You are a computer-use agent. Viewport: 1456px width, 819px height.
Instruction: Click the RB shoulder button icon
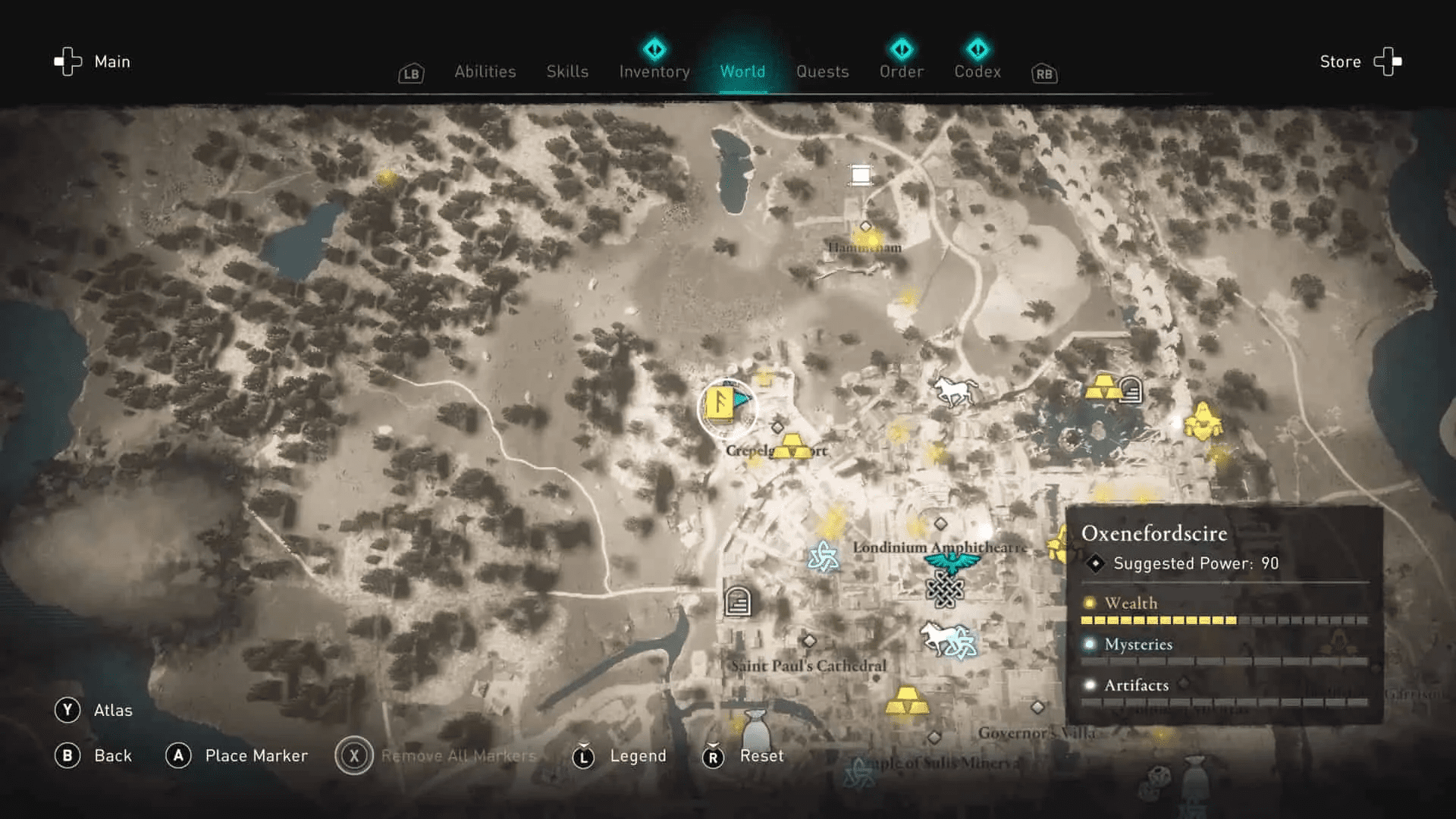pyautogui.click(x=1043, y=74)
